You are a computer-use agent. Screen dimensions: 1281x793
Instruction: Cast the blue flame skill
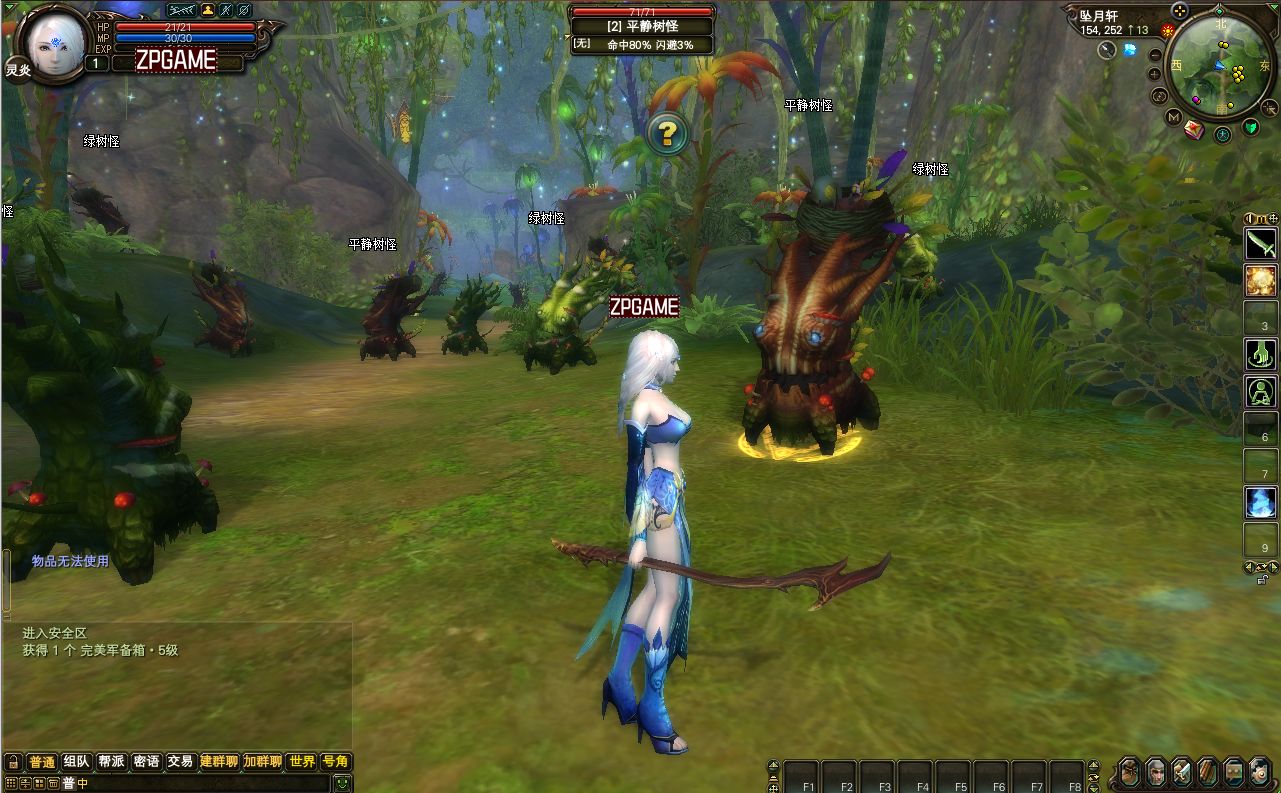tap(1261, 502)
